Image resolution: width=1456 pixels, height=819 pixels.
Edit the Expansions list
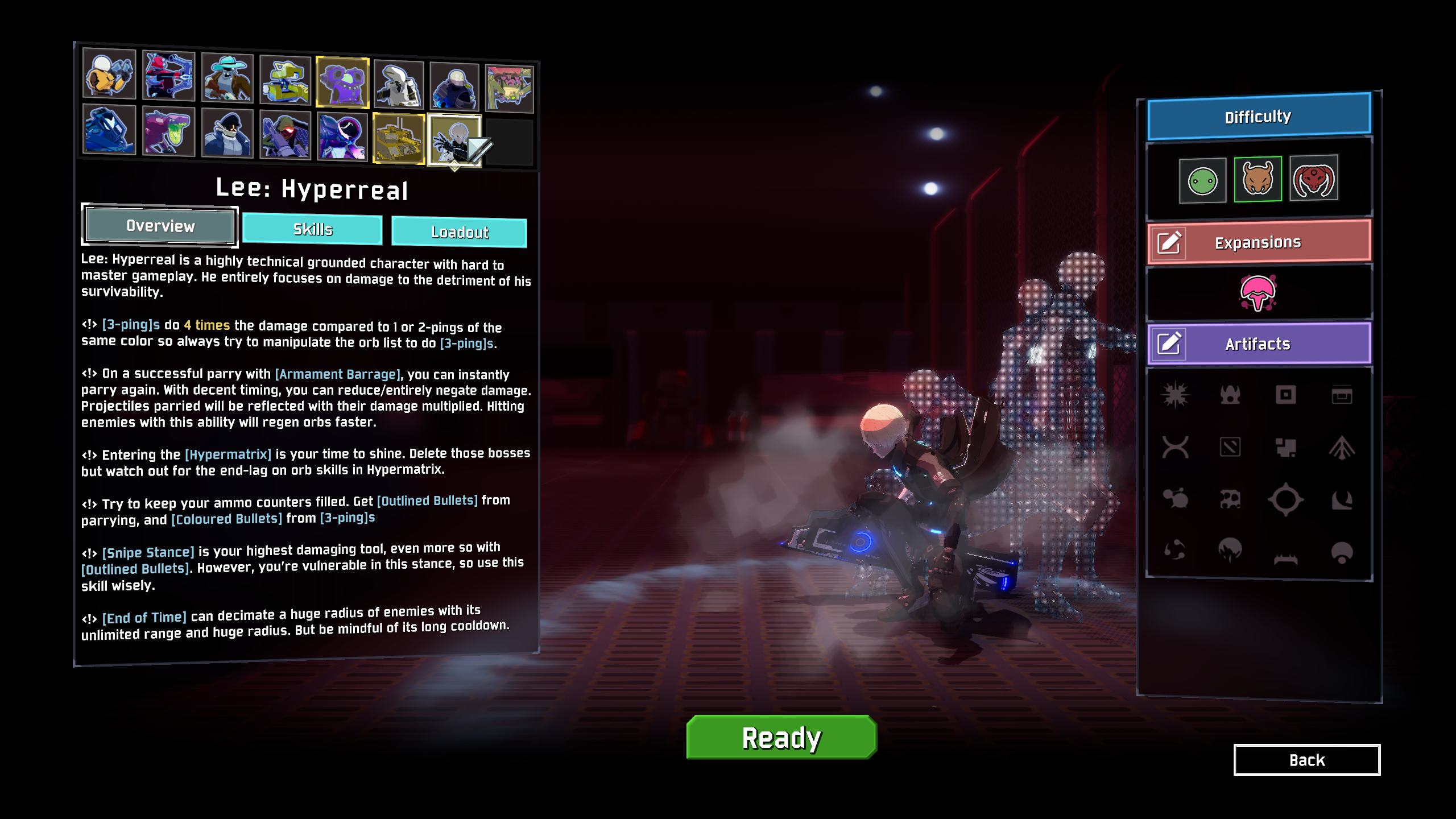coord(1169,243)
